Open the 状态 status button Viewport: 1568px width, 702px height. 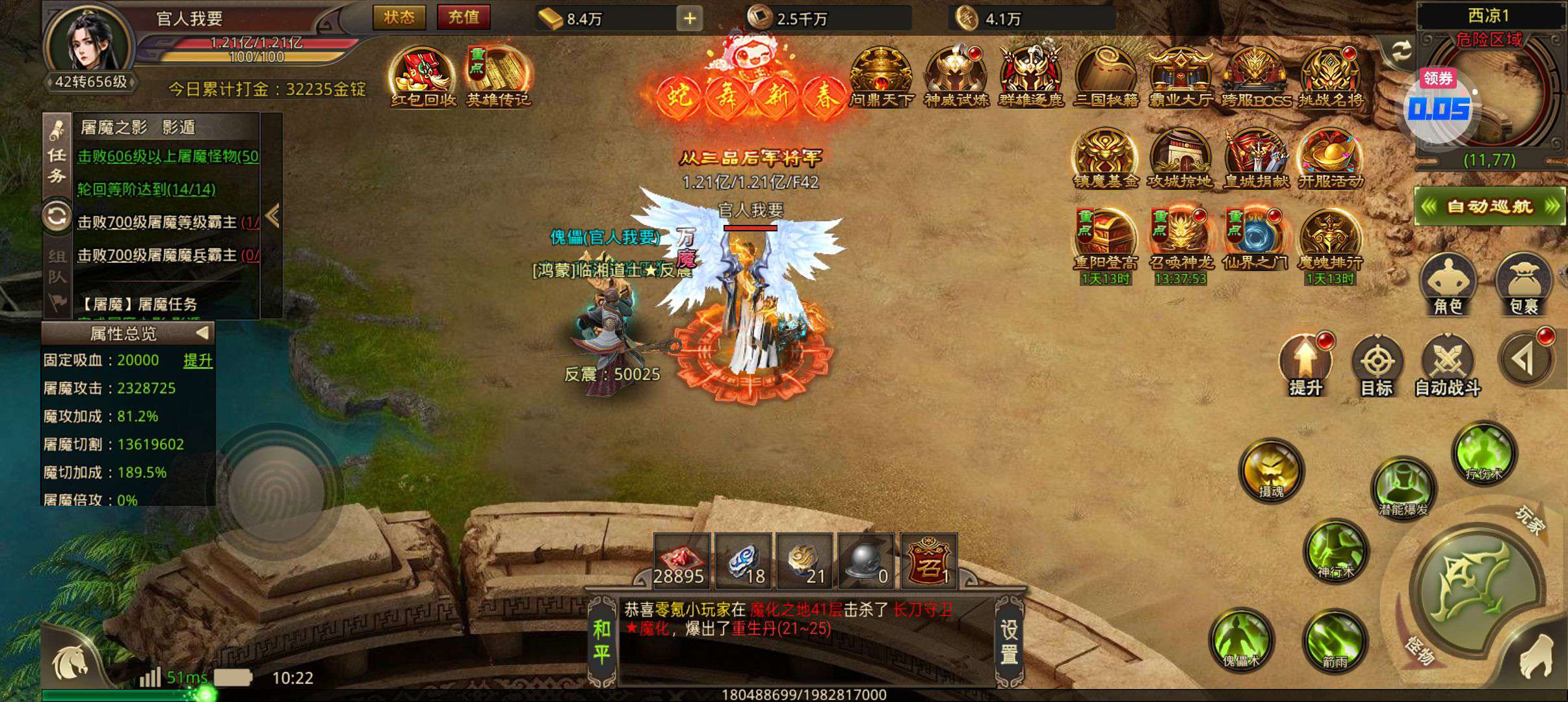tap(399, 18)
